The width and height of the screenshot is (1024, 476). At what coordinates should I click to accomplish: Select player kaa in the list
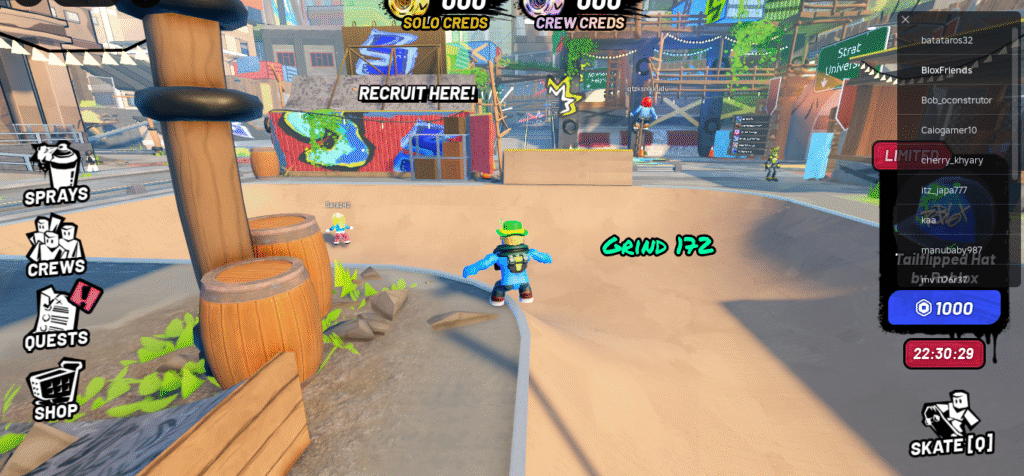[x=929, y=220]
